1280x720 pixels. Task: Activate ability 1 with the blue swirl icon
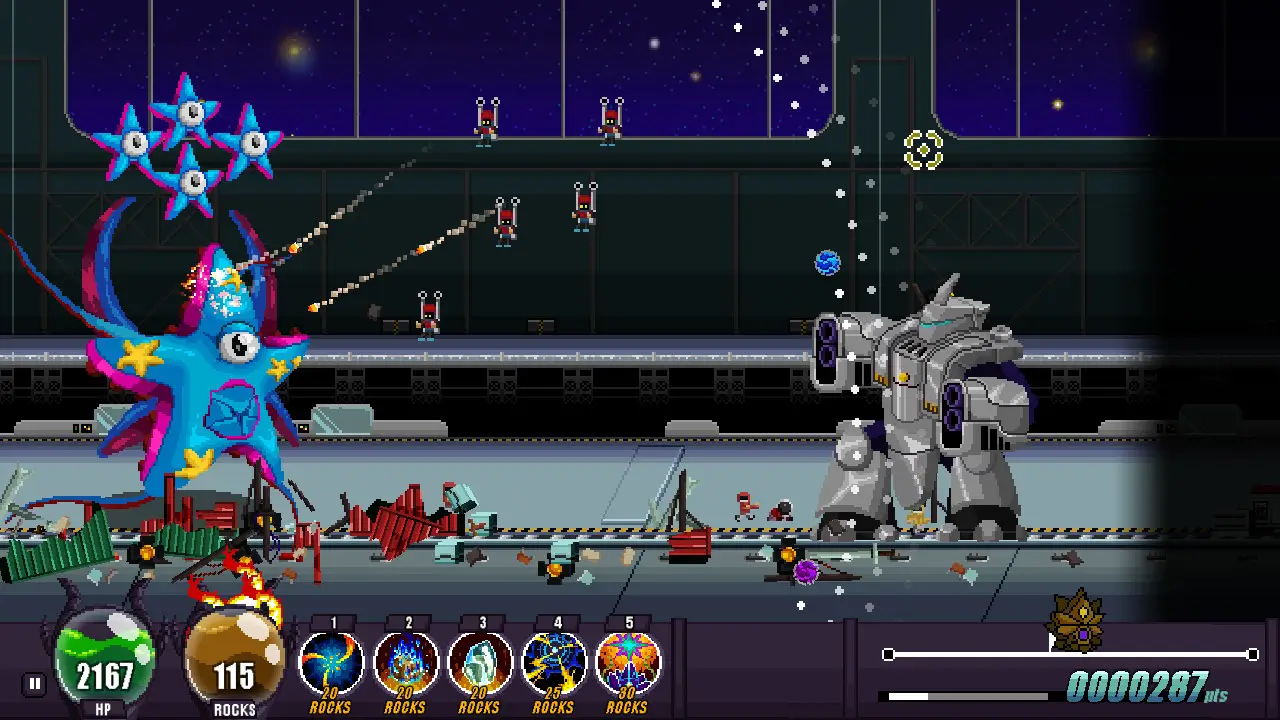coord(331,662)
